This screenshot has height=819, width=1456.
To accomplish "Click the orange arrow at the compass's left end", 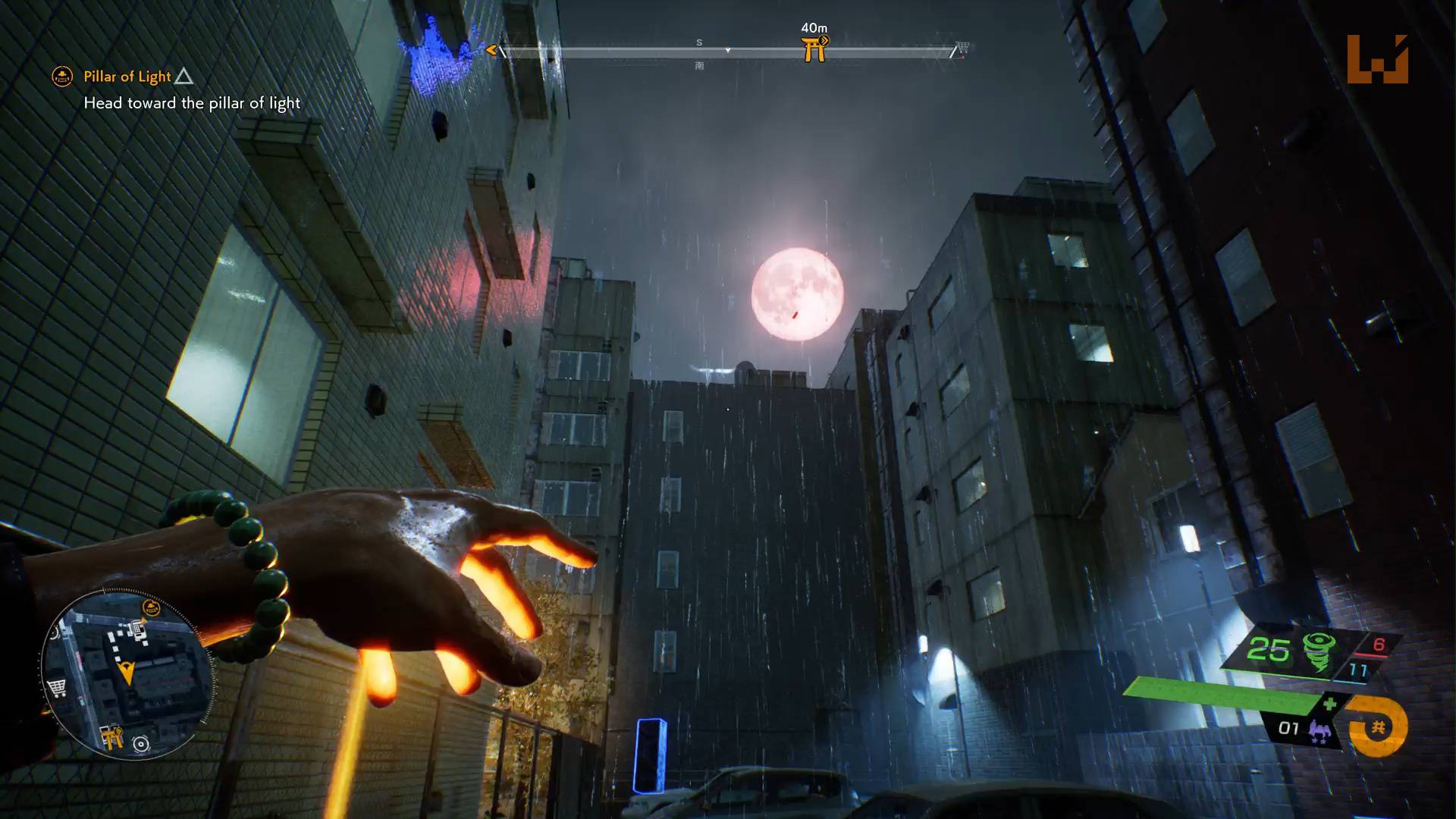I will point(491,51).
